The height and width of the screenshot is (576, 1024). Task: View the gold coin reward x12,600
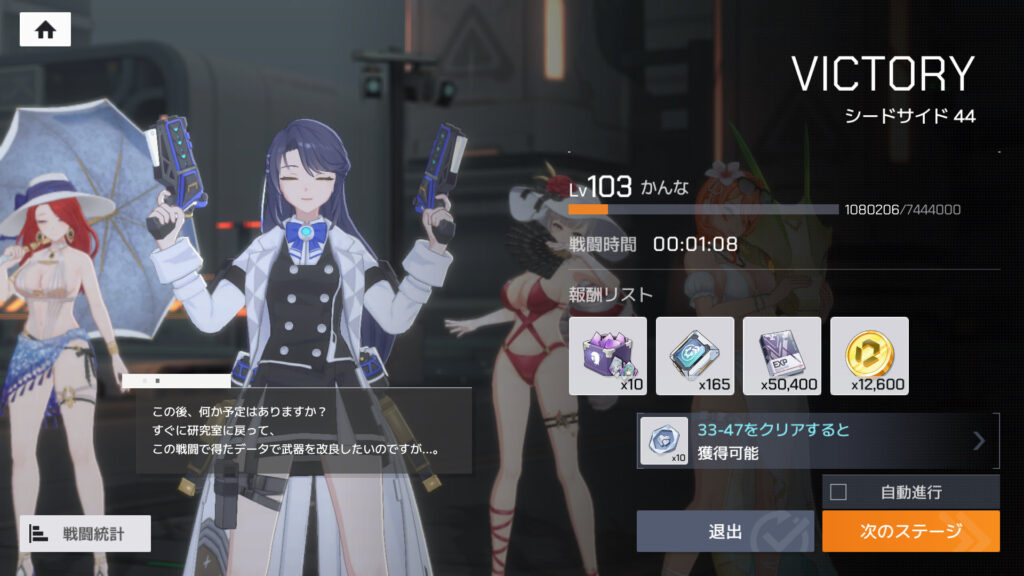[x=869, y=356]
